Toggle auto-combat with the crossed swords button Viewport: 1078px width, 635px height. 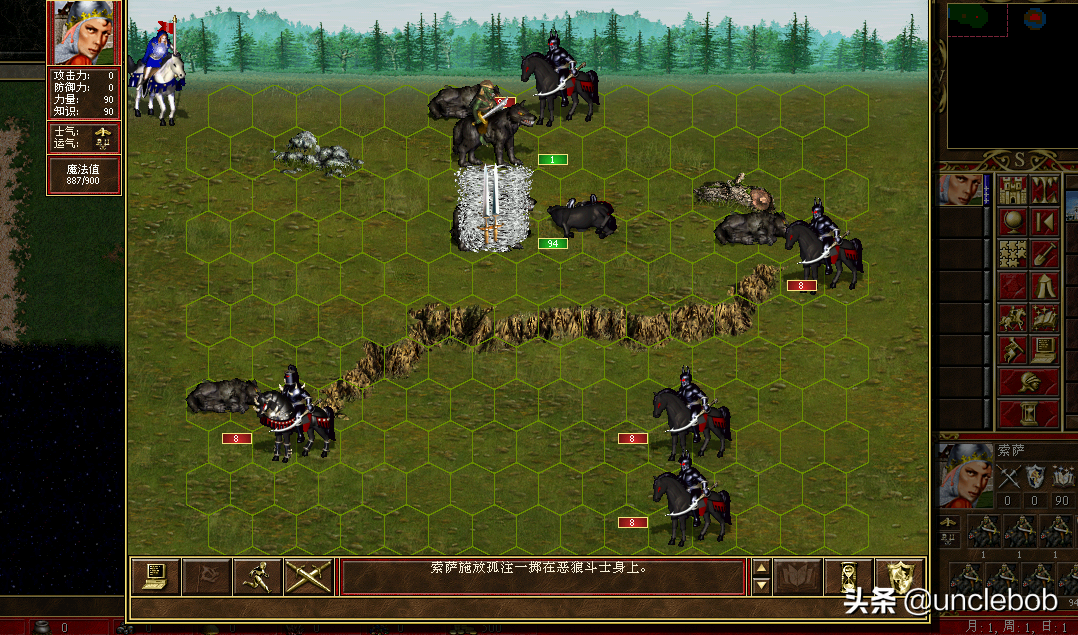point(308,577)
